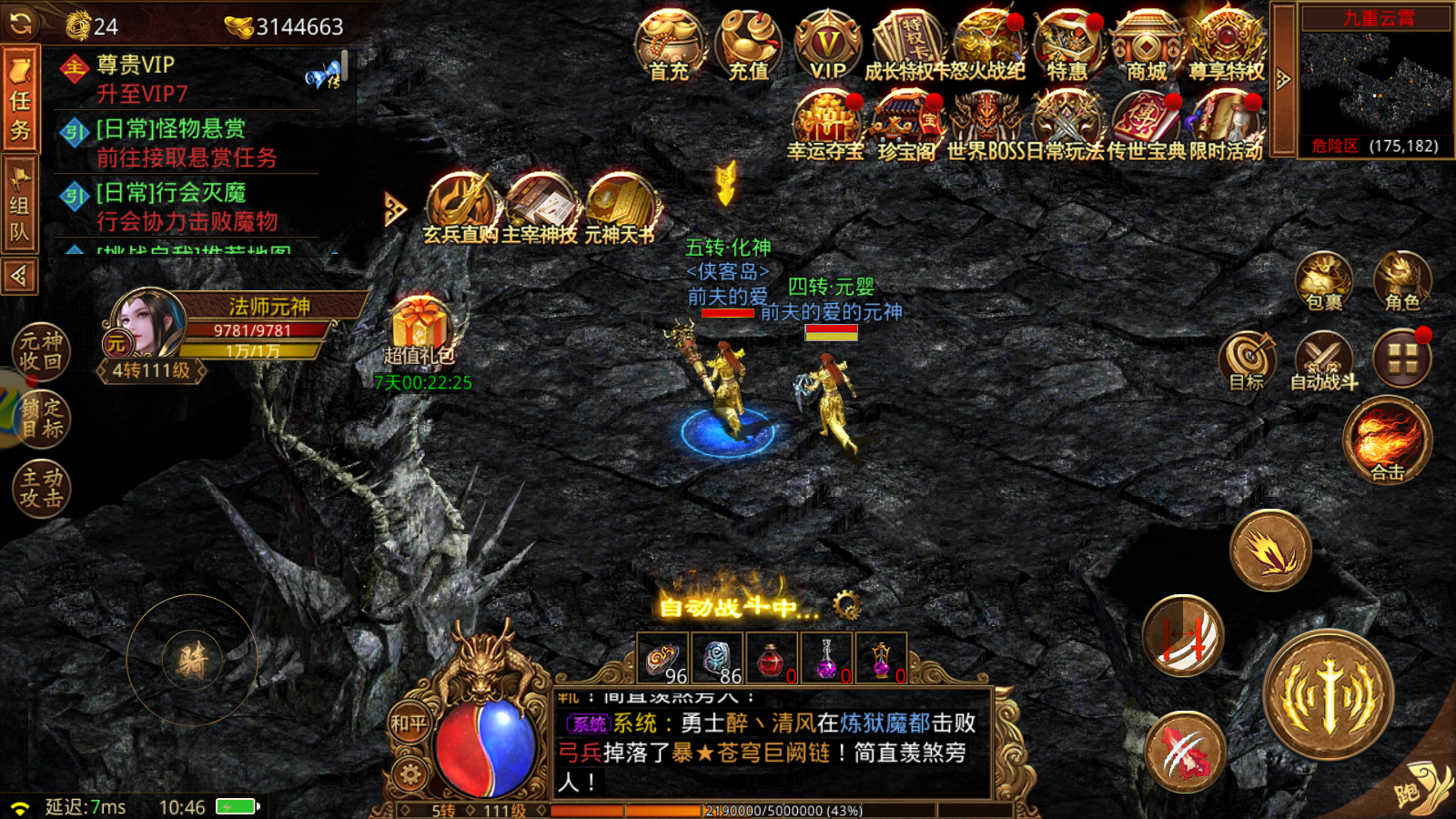Tap the 锁定目标 lock target button

coord(41,419)
